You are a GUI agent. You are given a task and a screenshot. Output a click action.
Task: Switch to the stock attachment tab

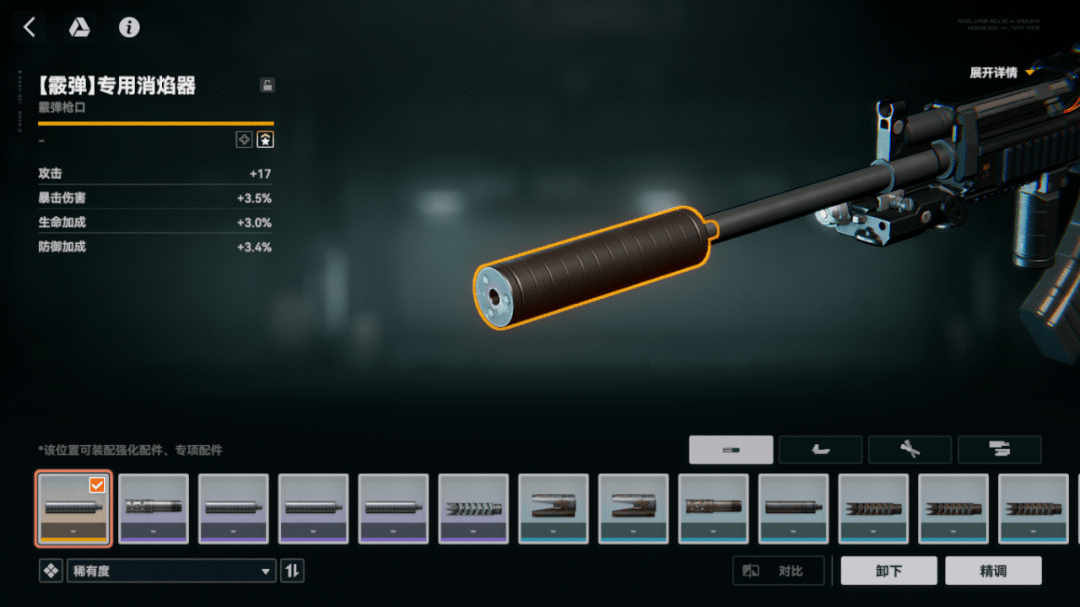click(820, 450)
